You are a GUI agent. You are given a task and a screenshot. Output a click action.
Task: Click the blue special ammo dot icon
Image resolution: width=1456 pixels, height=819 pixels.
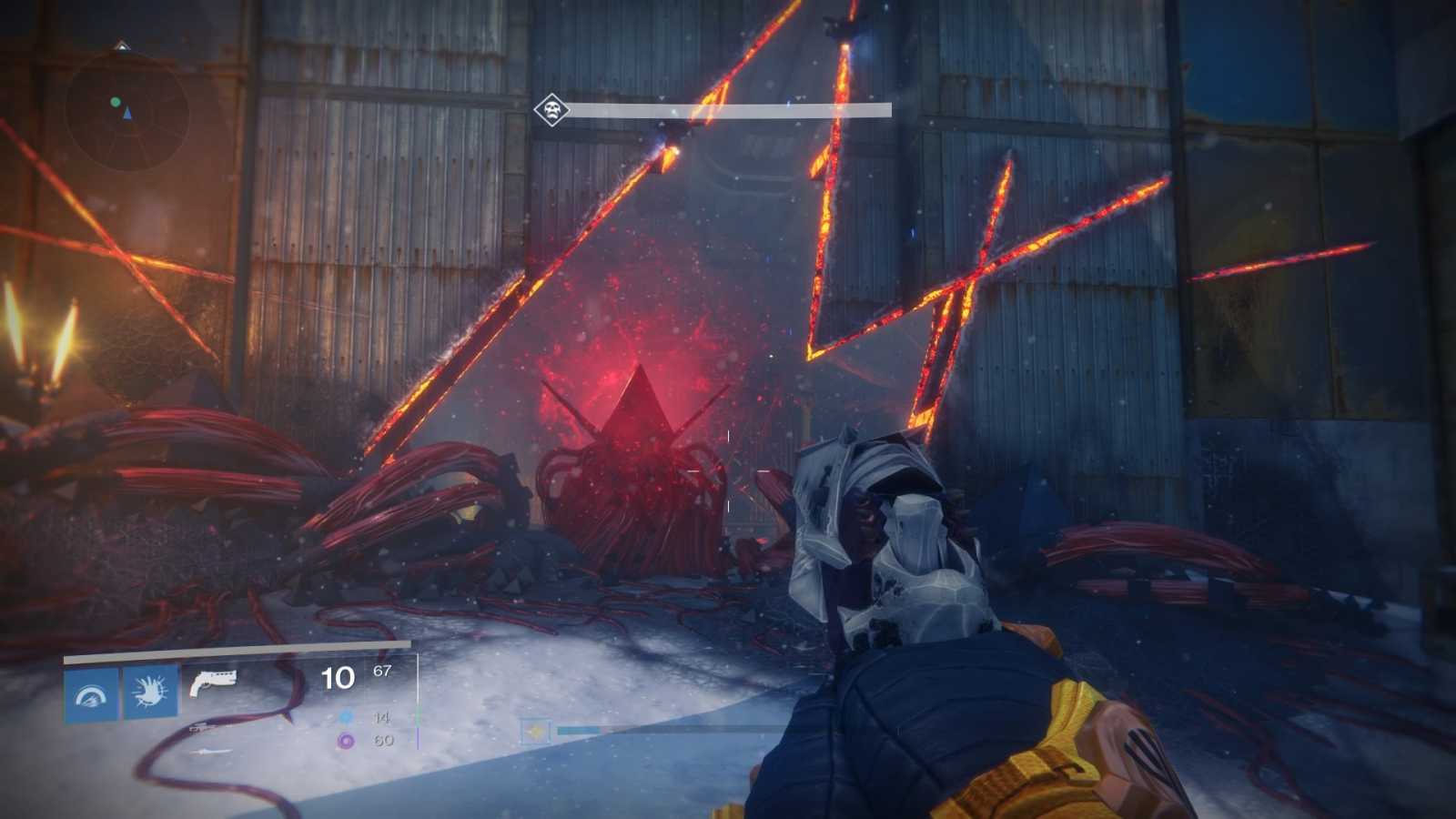click(345, 719)
